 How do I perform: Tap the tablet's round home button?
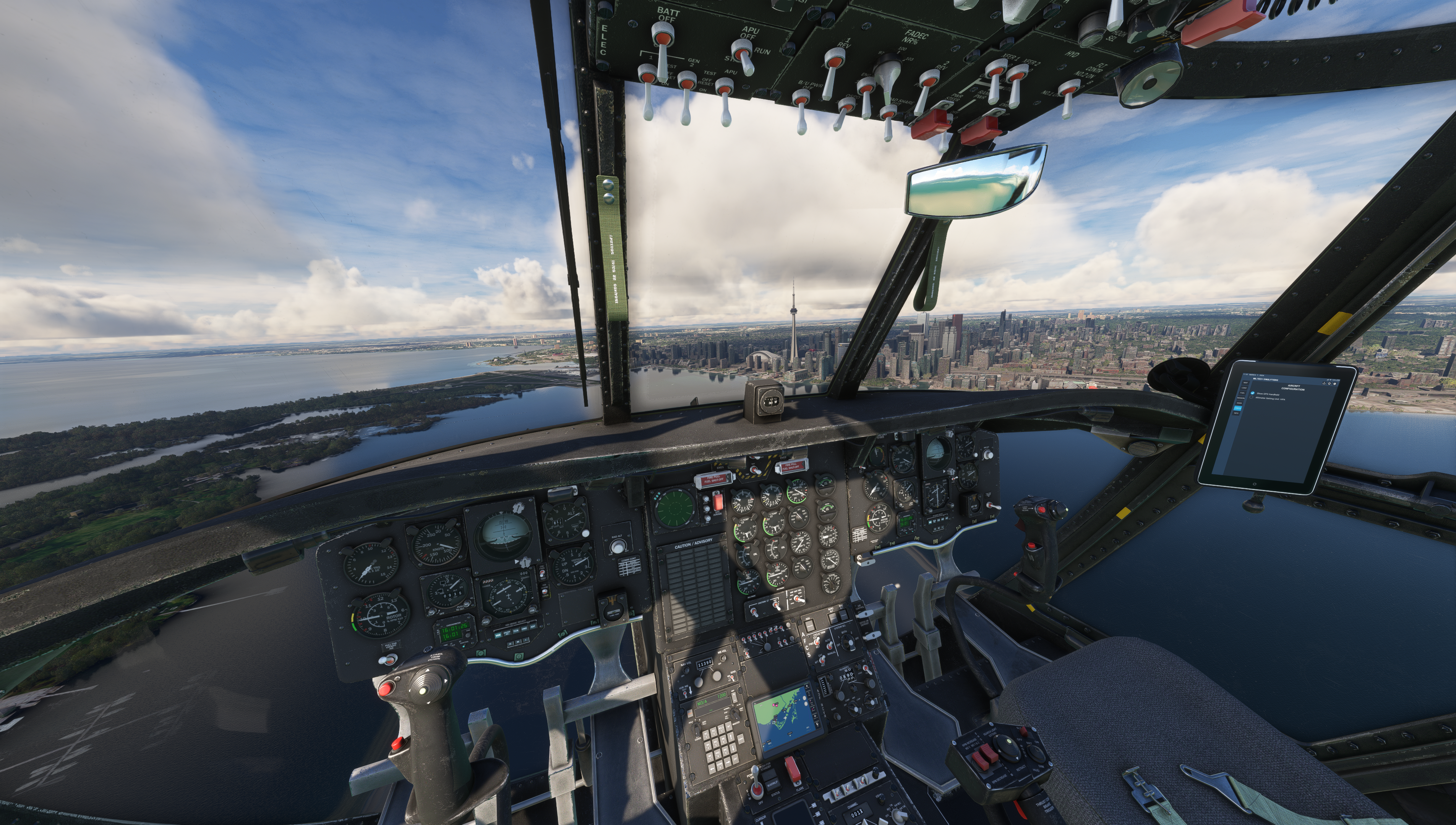tap(1254, 484)
